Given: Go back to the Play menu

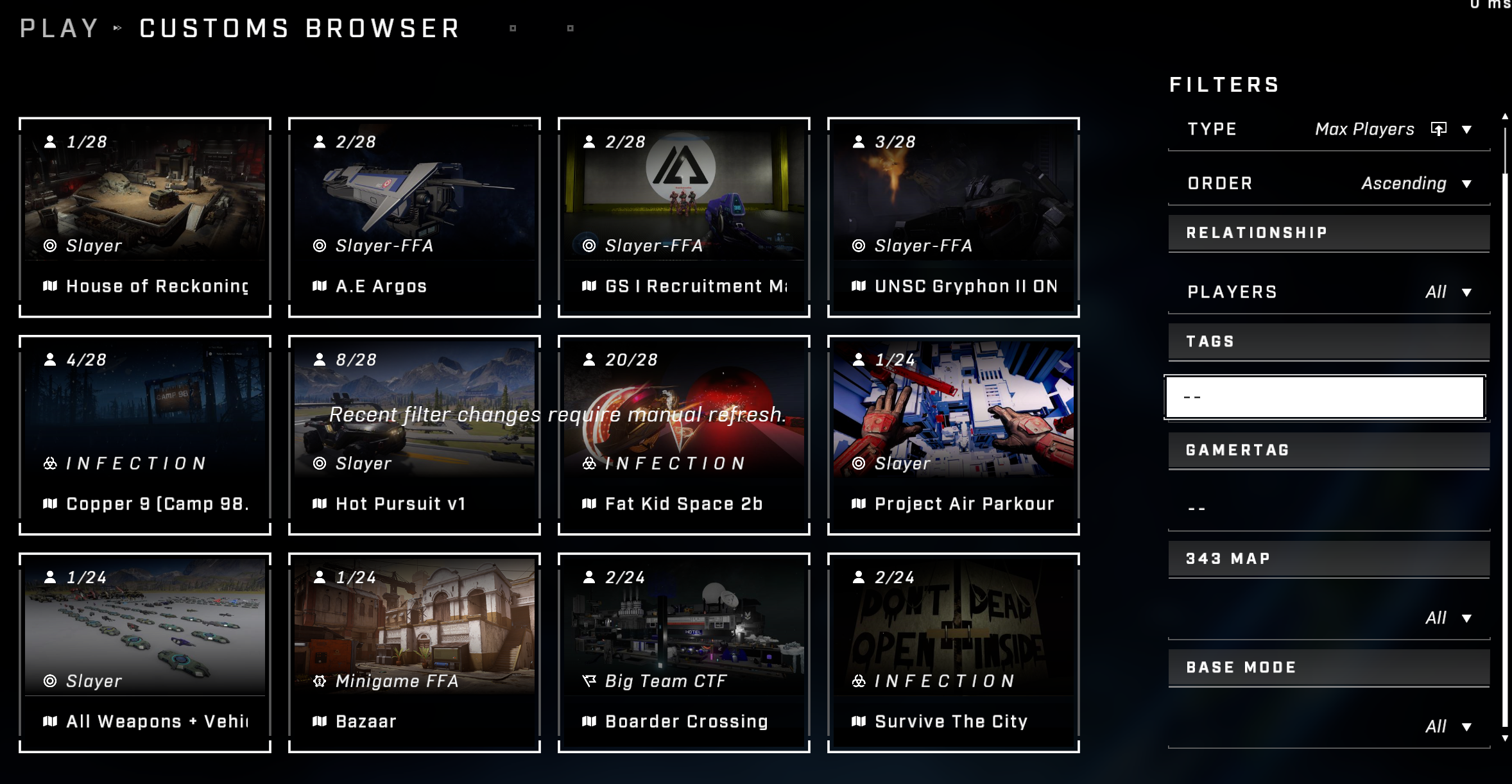Looking at the screenshot, I should click(59, 29).
